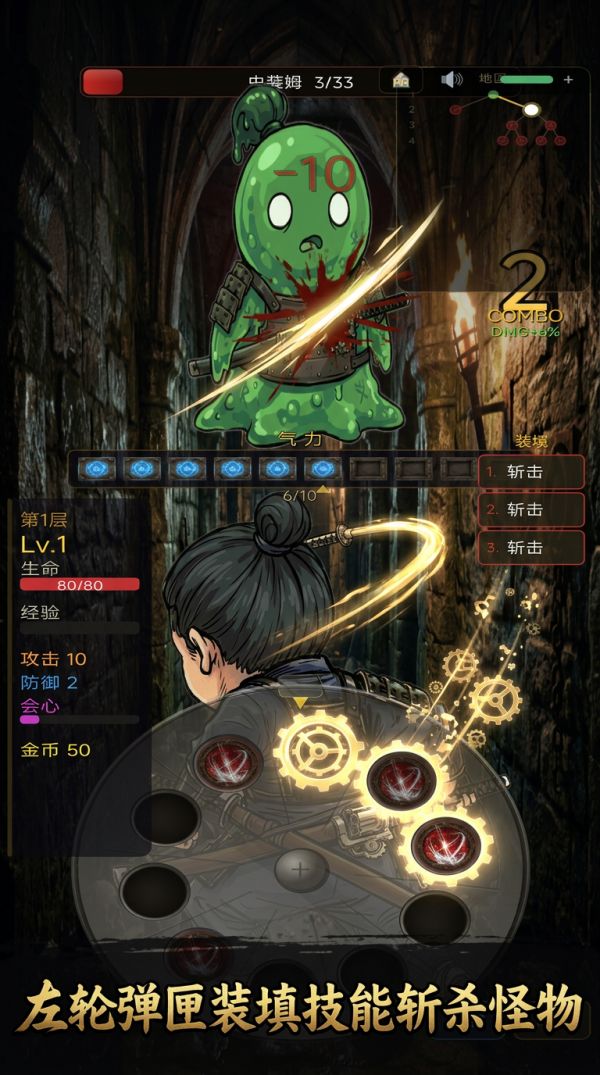Open the home menu house icon
The width and height of the screenshot is (600, 1075).
click(401, 81)
